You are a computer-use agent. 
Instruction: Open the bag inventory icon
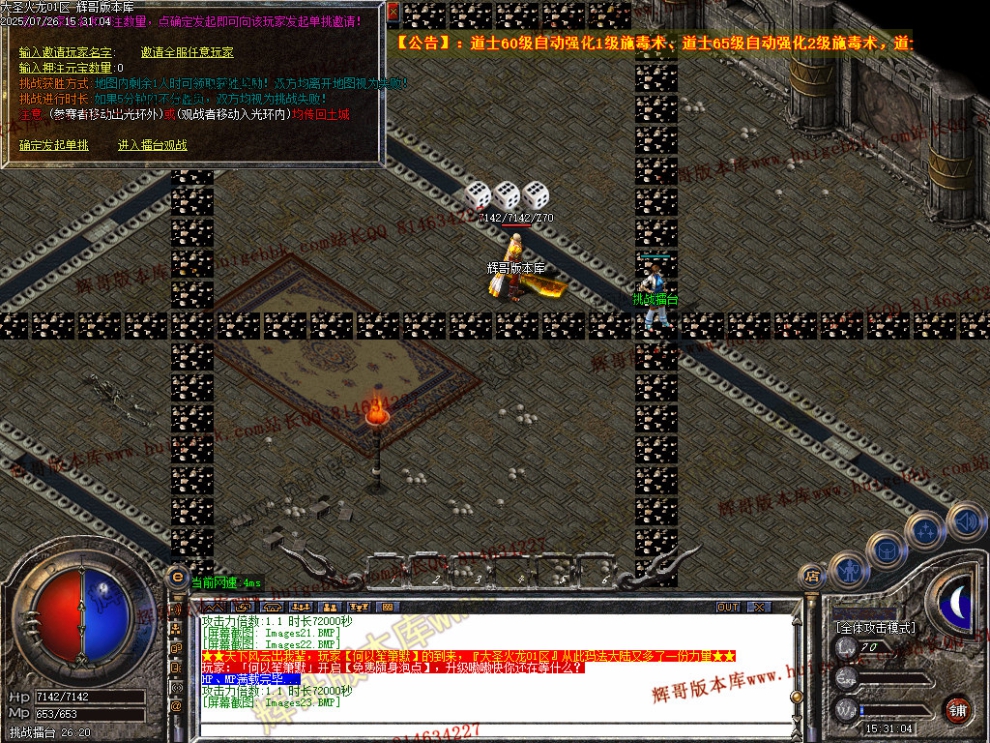[x=886, y=549]
